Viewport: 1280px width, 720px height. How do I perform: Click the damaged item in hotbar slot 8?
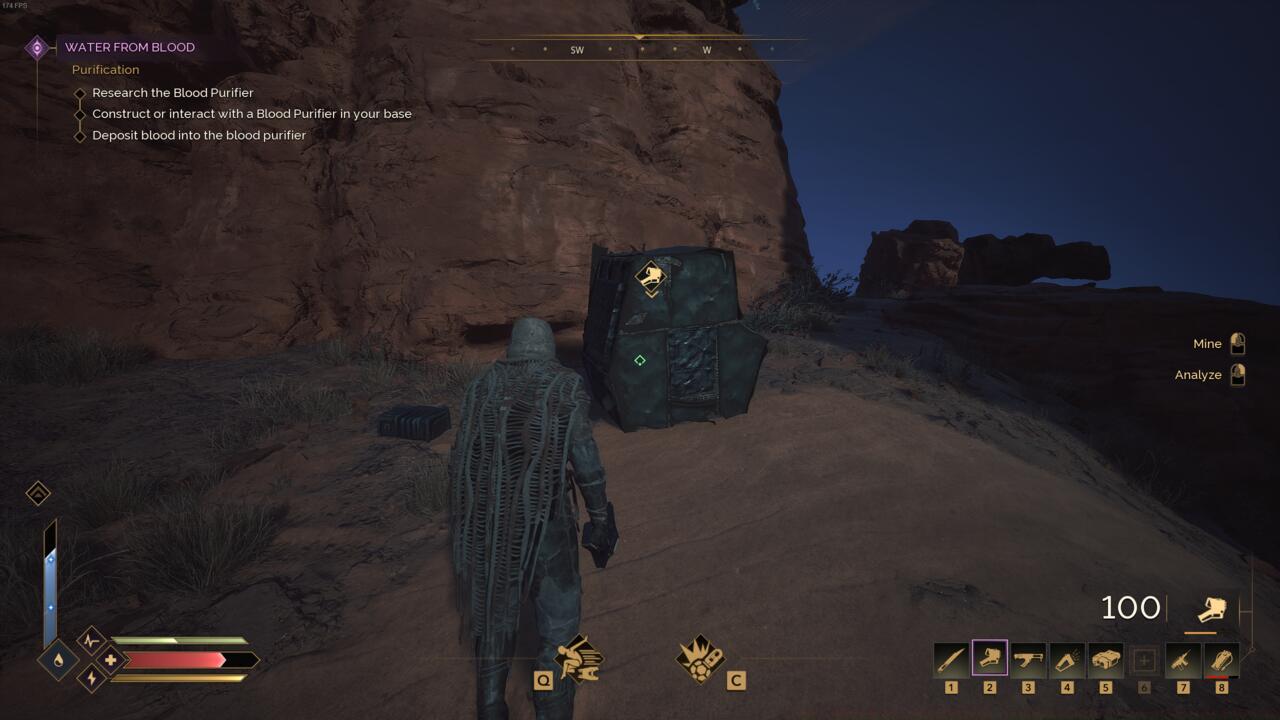pyautogui.click(x=1222, y=660)
